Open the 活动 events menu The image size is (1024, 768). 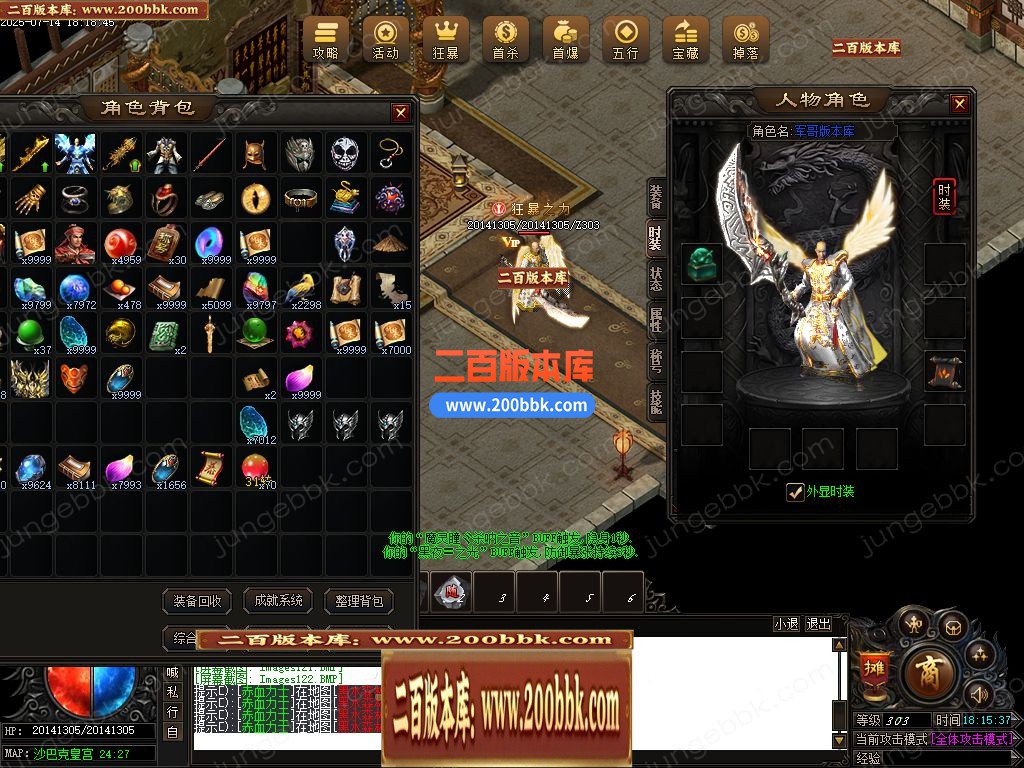tap(386, 39)
